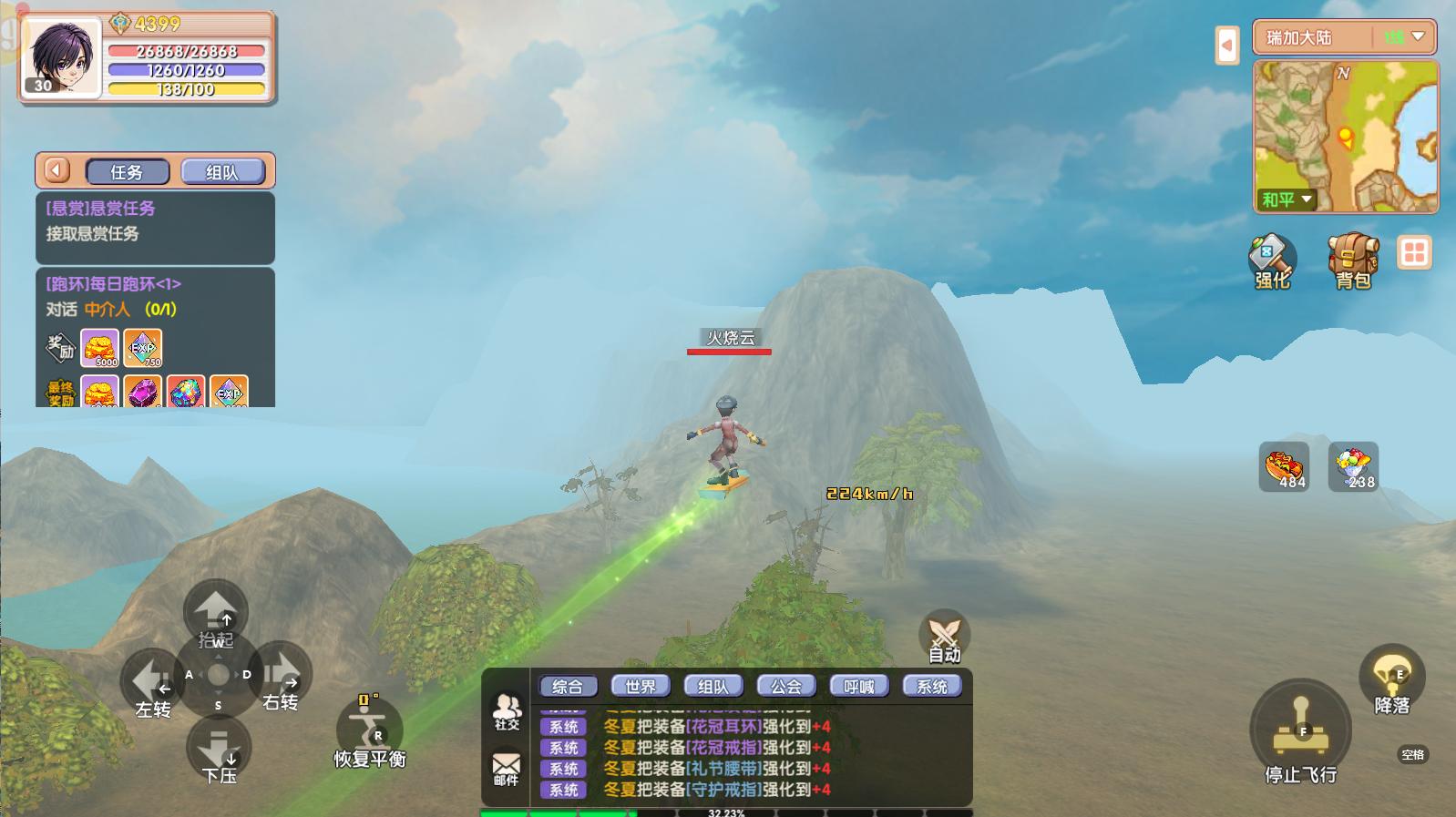Select the 每日跑环 daily quest entry
This screenshot has height=817, width=1456.
click(x=155, y=296)
